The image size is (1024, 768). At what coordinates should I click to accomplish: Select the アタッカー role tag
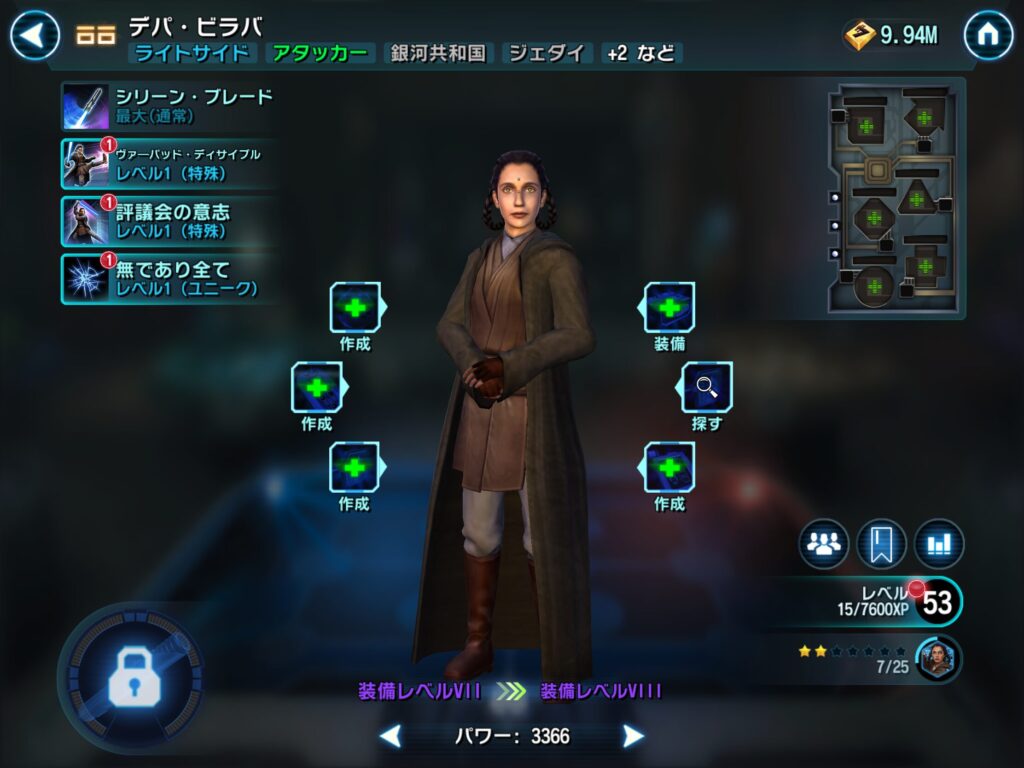[x=320, y=54]
